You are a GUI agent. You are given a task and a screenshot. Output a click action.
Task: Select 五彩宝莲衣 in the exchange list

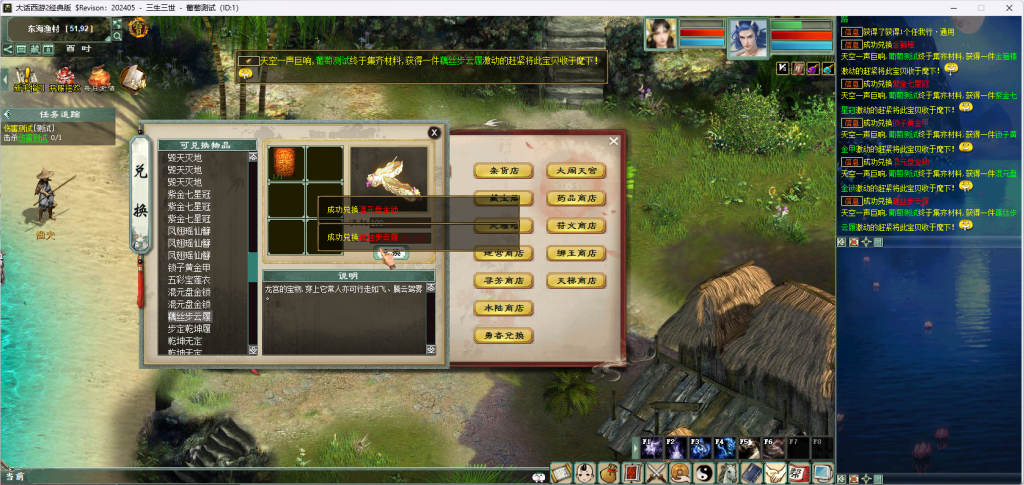(189, 280)
